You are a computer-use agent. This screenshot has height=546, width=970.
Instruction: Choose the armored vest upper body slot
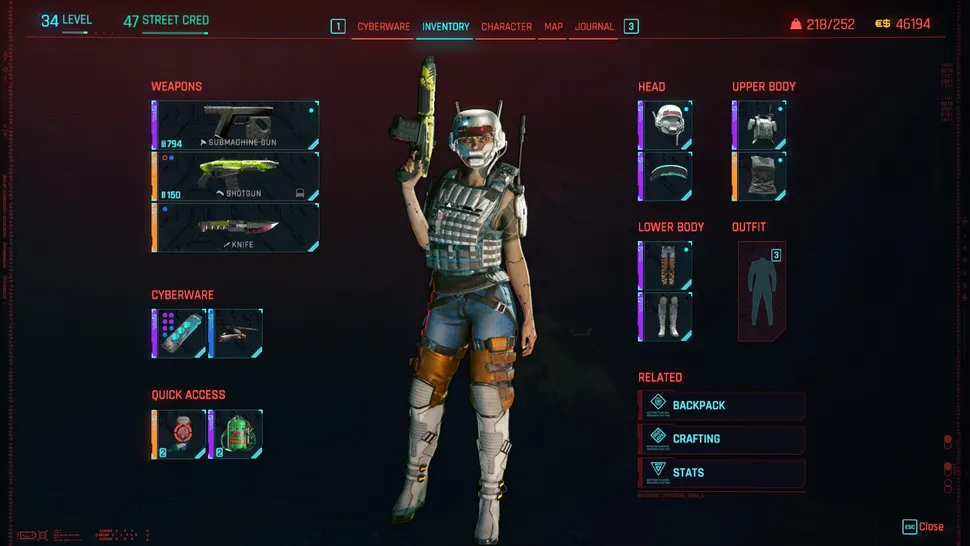pos(759,125)
